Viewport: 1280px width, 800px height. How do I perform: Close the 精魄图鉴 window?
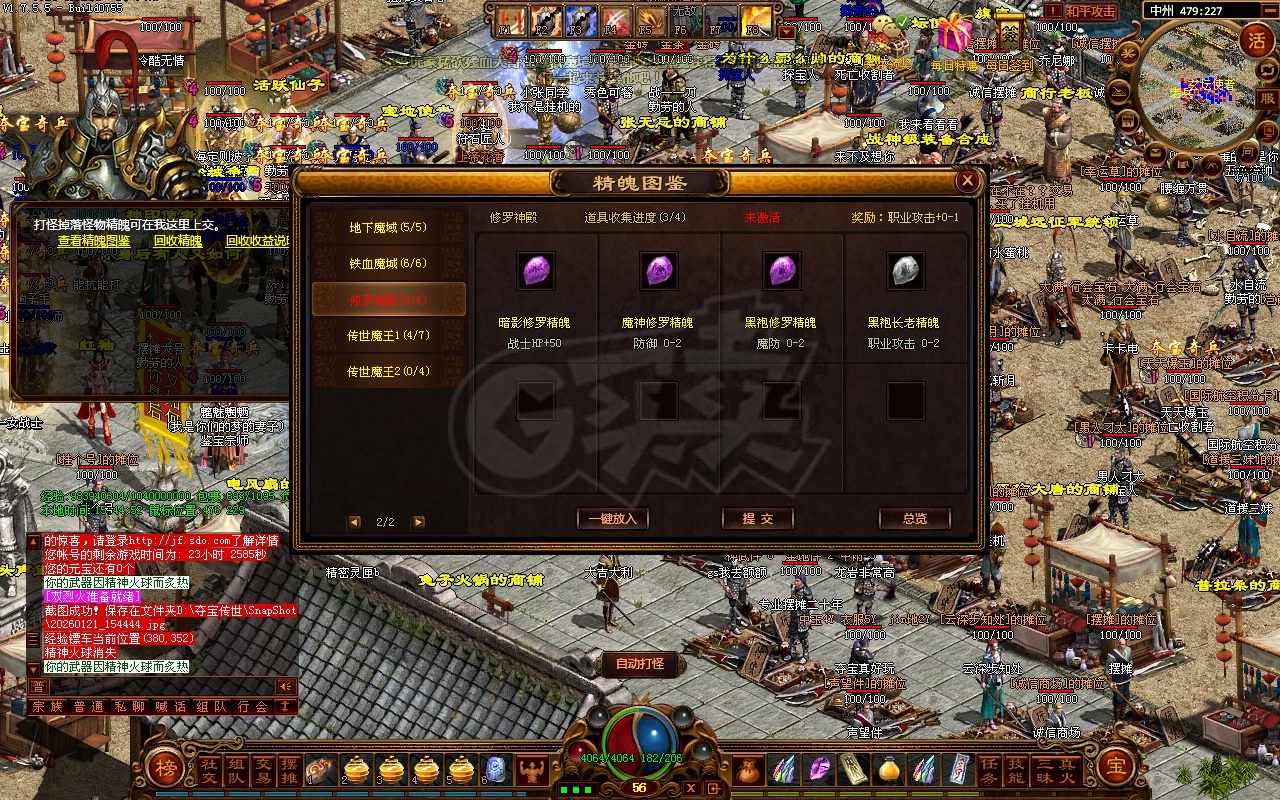[967, 181]
